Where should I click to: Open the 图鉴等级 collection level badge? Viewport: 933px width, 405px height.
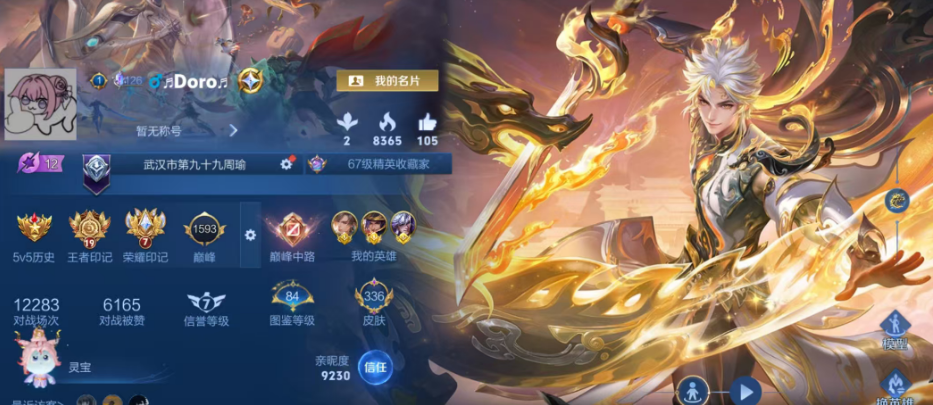point(292,299)
